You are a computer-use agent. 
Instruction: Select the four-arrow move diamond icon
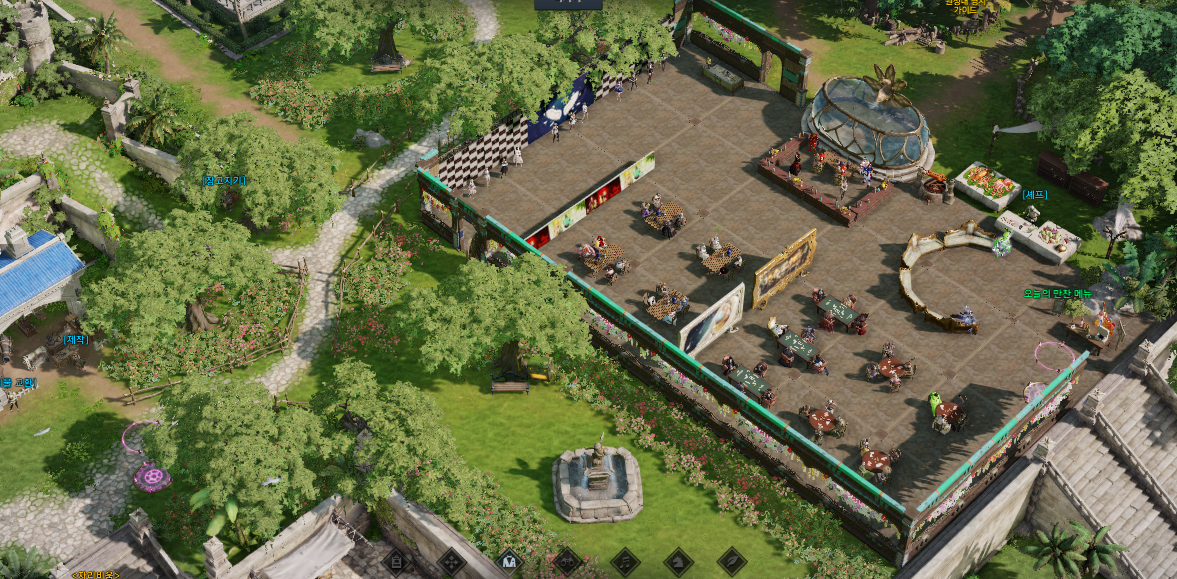tap(452, 561)
